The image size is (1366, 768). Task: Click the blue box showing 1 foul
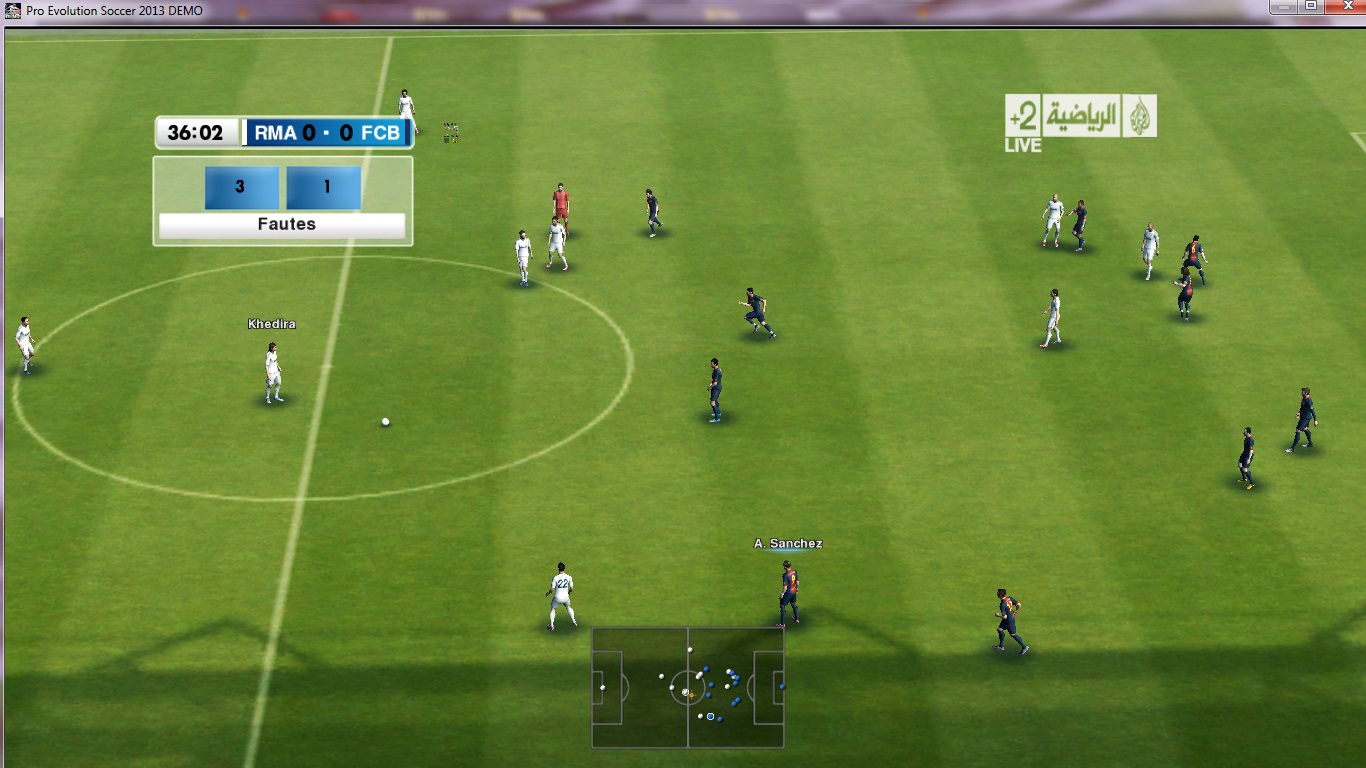pyautogui.click(x=323, y=187)
